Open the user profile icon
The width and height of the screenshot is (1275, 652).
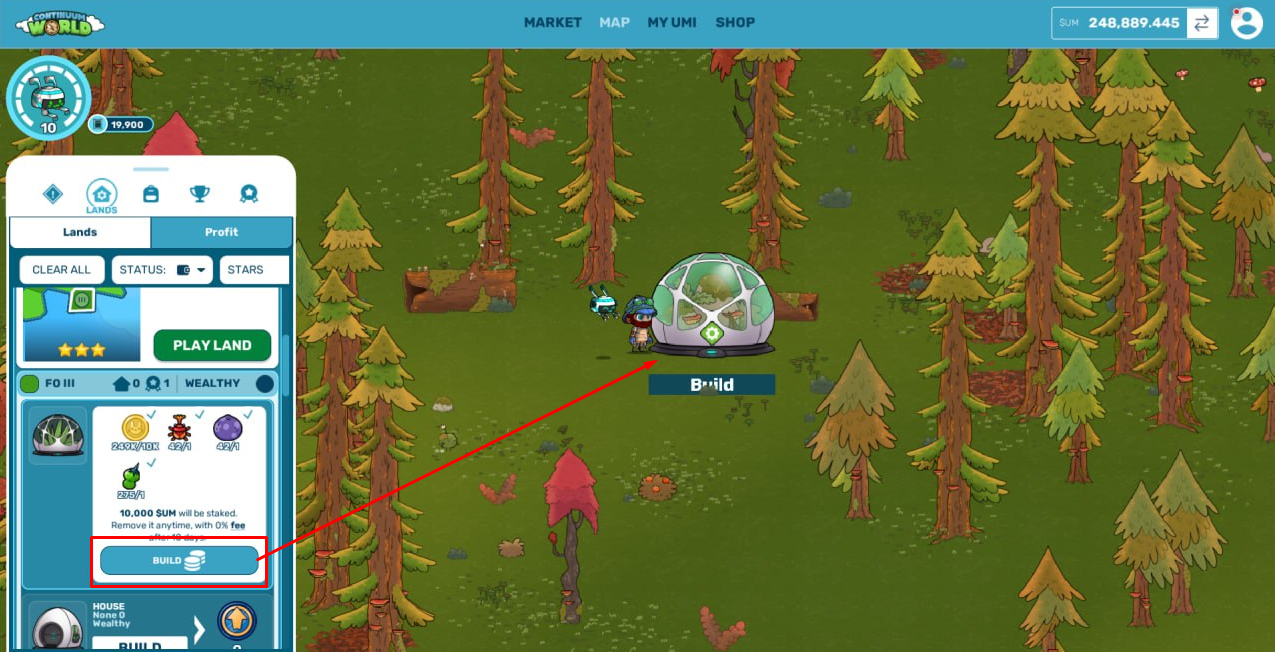1246,23
